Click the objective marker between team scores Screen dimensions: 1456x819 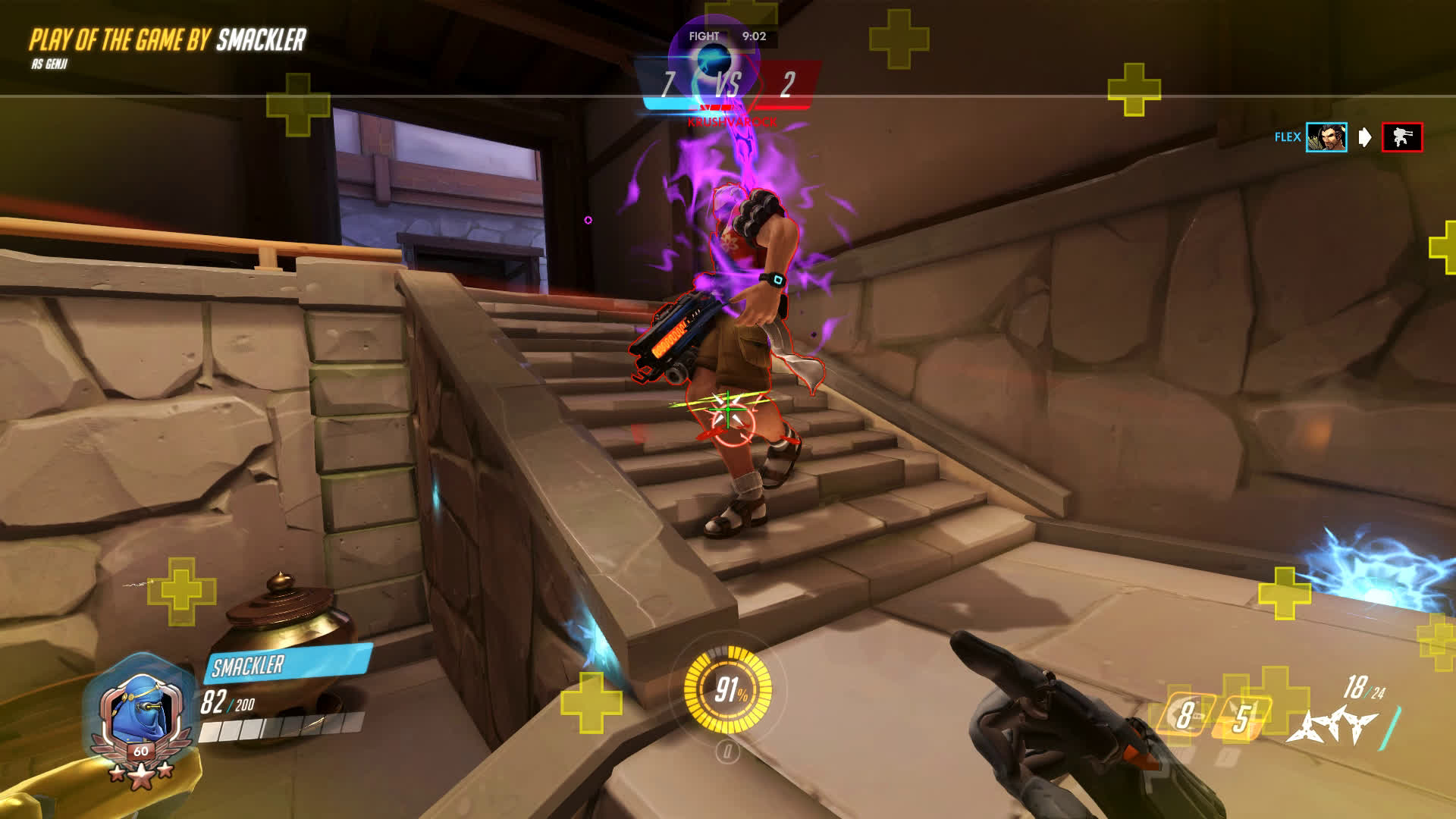(712, 58)
